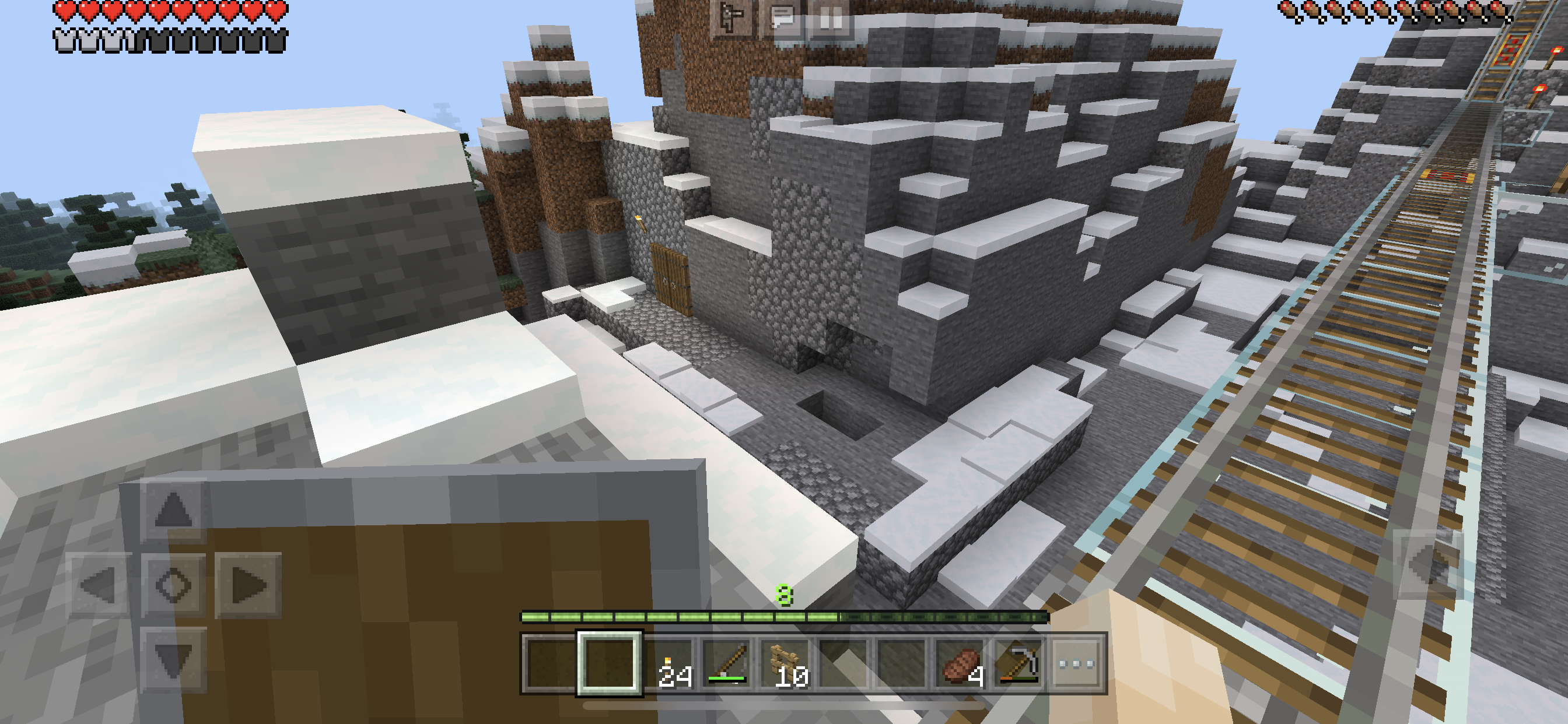Select the oak fence stack
This screenshot has height=724, width=1568.
(x=785, y=664)
